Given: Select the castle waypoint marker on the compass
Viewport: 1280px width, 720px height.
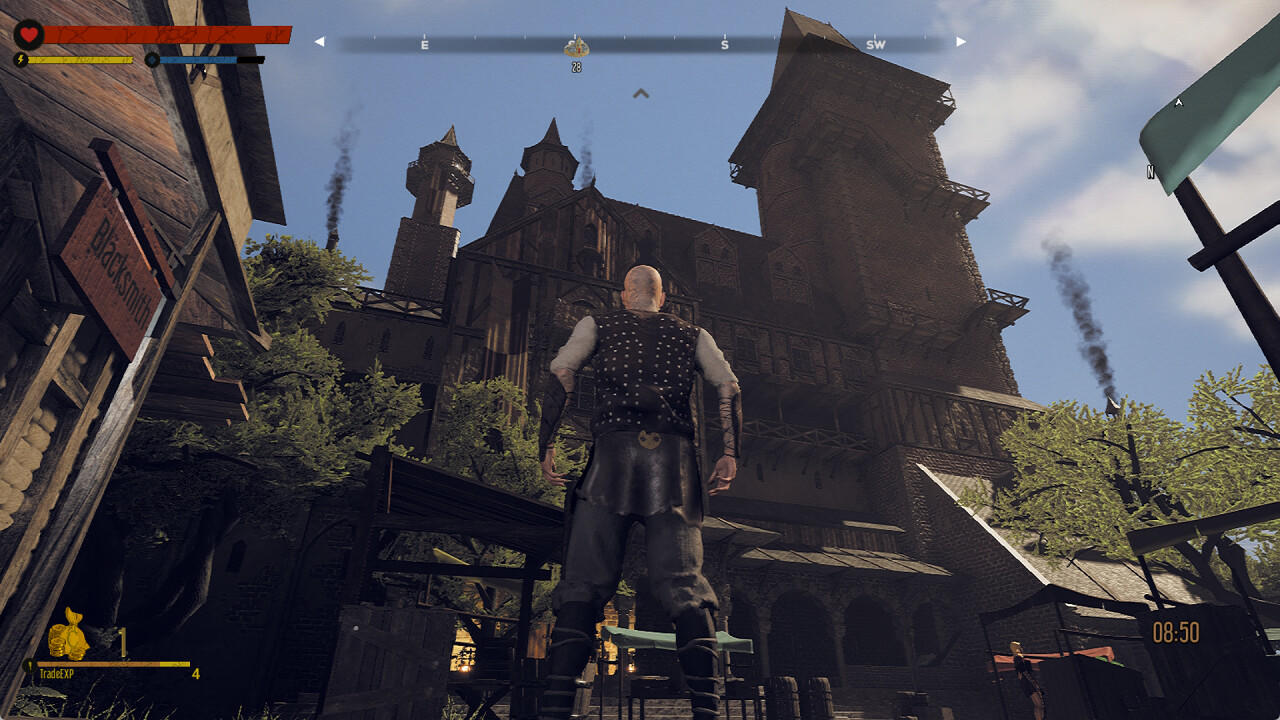Looking at the screenshot, I should pos(576,46).
